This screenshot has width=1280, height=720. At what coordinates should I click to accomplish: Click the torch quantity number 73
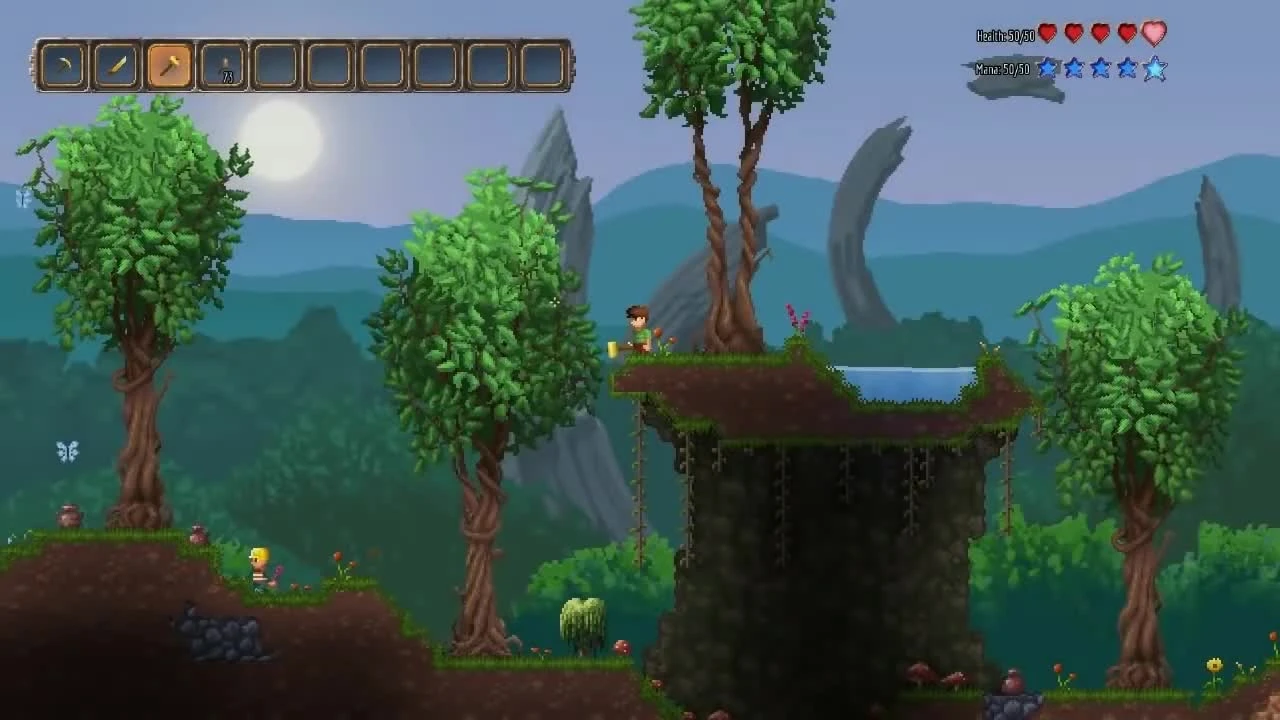coord(228,77)
